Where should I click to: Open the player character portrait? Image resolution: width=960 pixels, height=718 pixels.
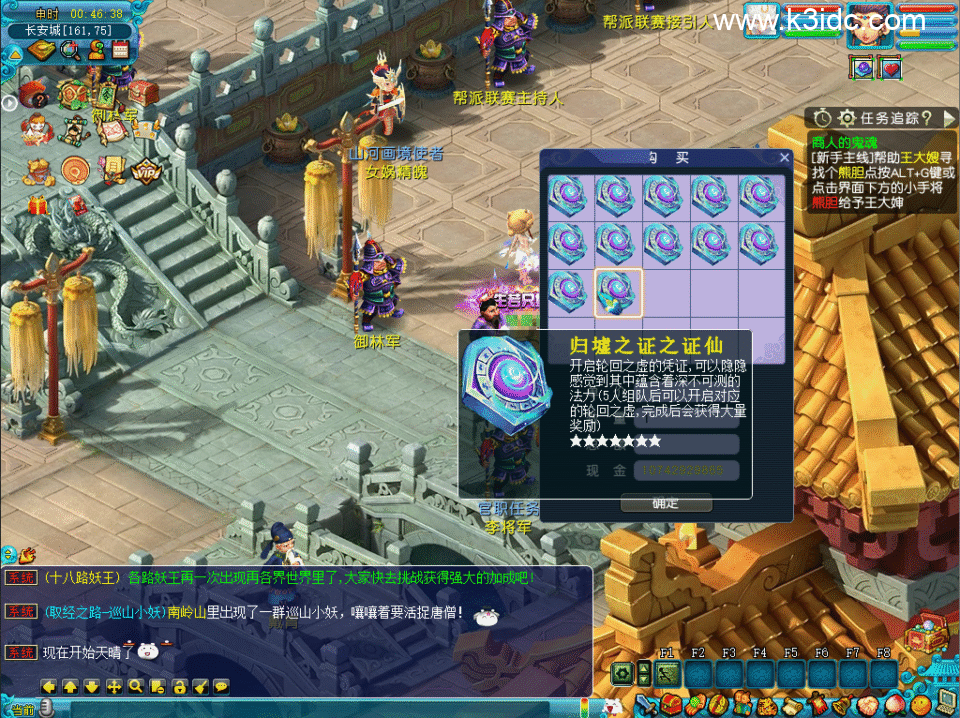tap(869, 26)
